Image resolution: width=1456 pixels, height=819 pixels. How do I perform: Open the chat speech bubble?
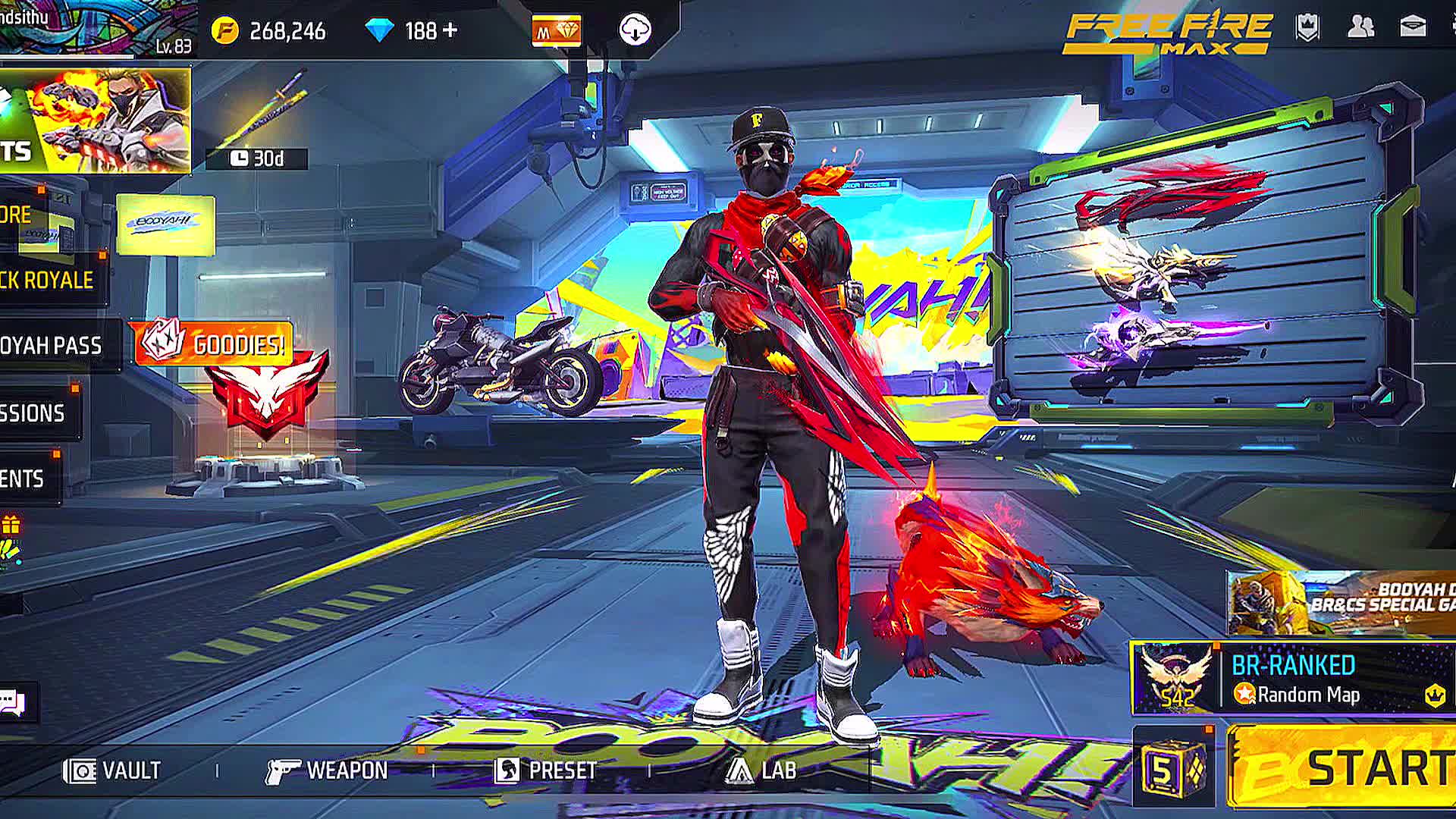(13, 702)
